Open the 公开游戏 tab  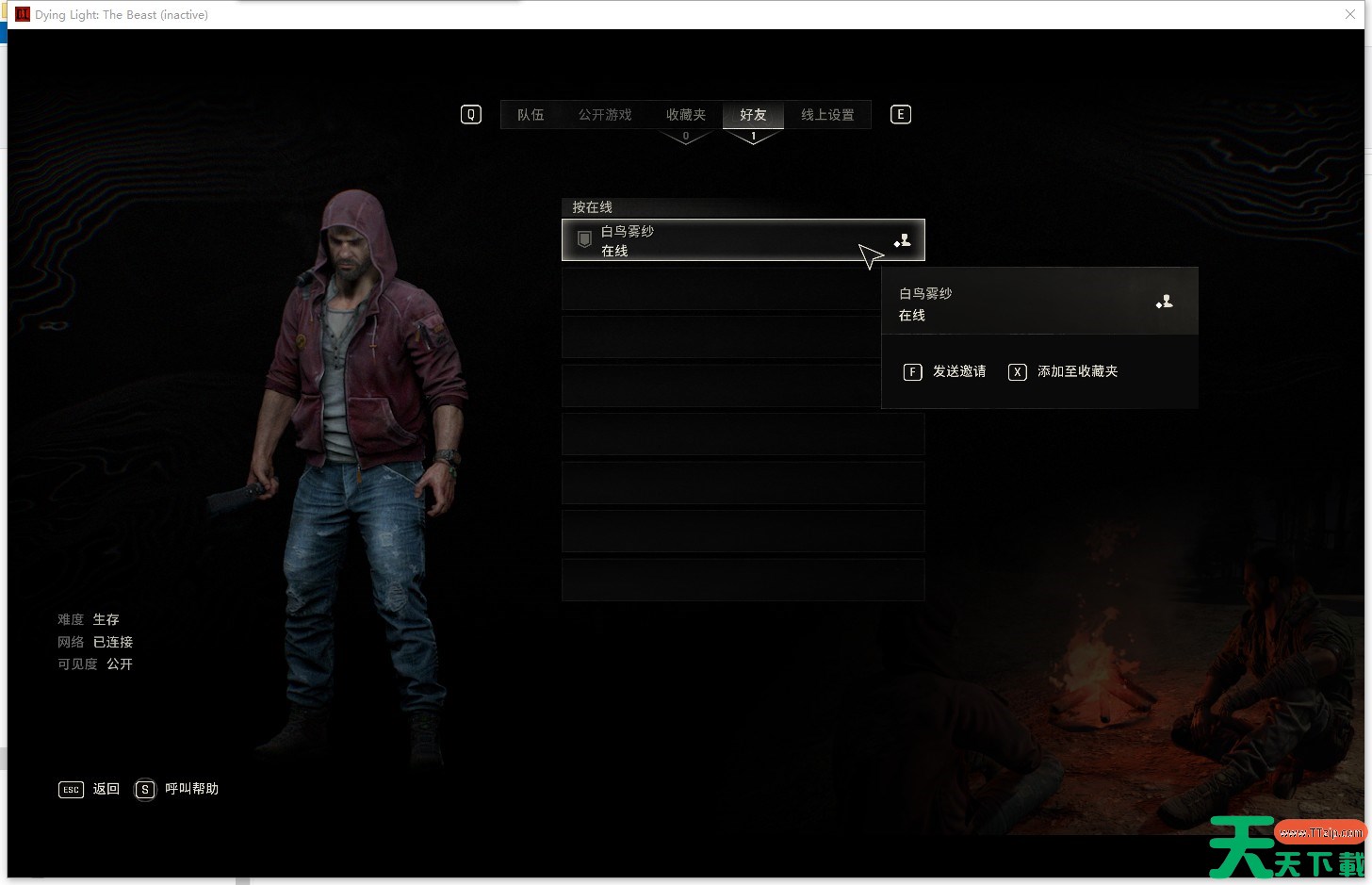point(605,115)
